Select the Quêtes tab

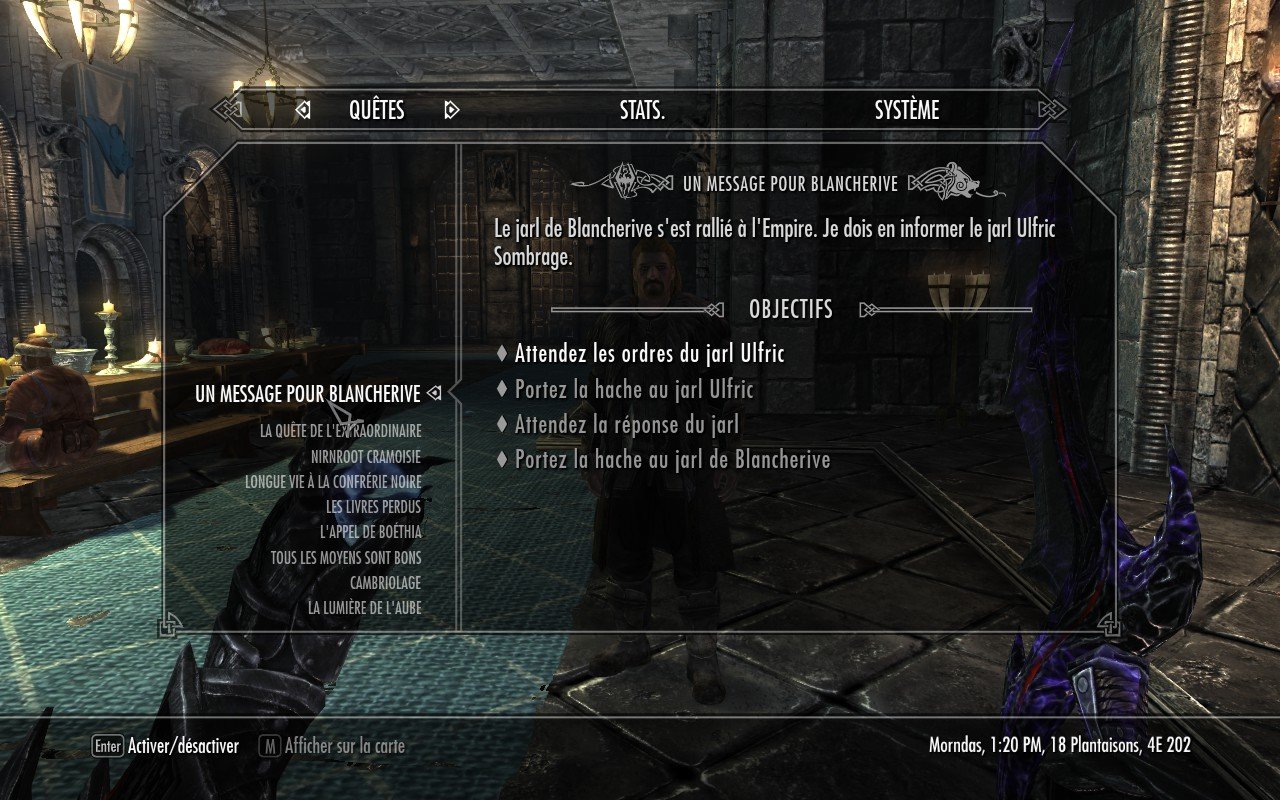(x=376, y=111)
